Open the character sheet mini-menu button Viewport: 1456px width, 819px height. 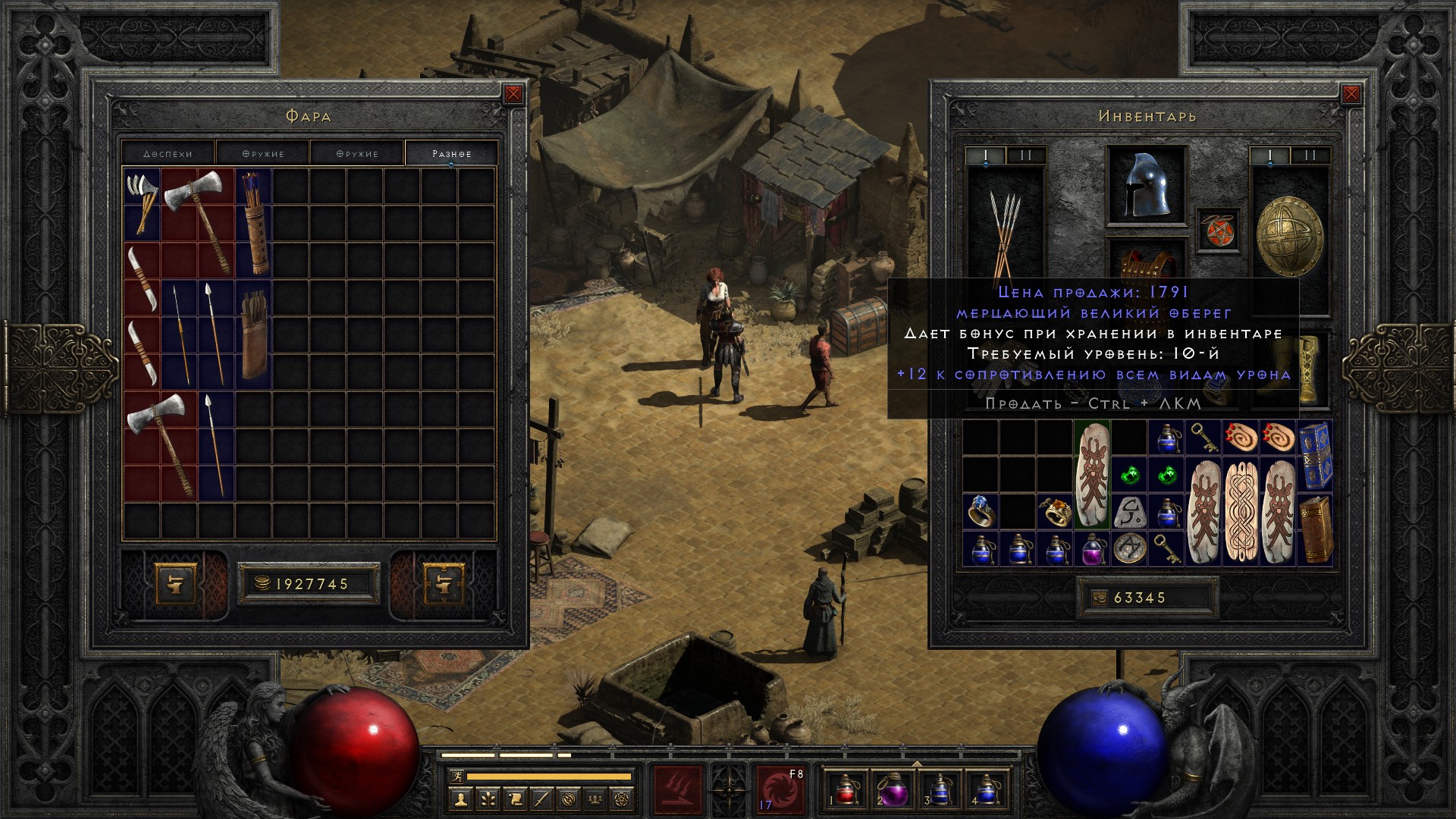pos(460,799)
